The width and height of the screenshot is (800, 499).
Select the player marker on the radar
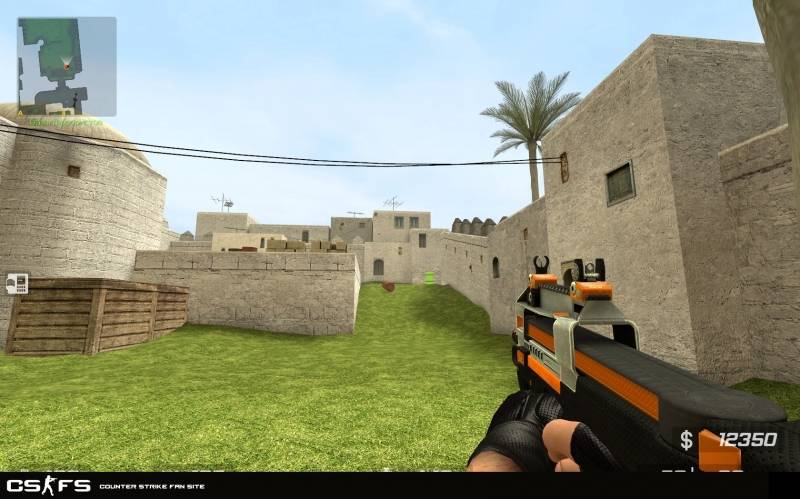click(67, 64)
